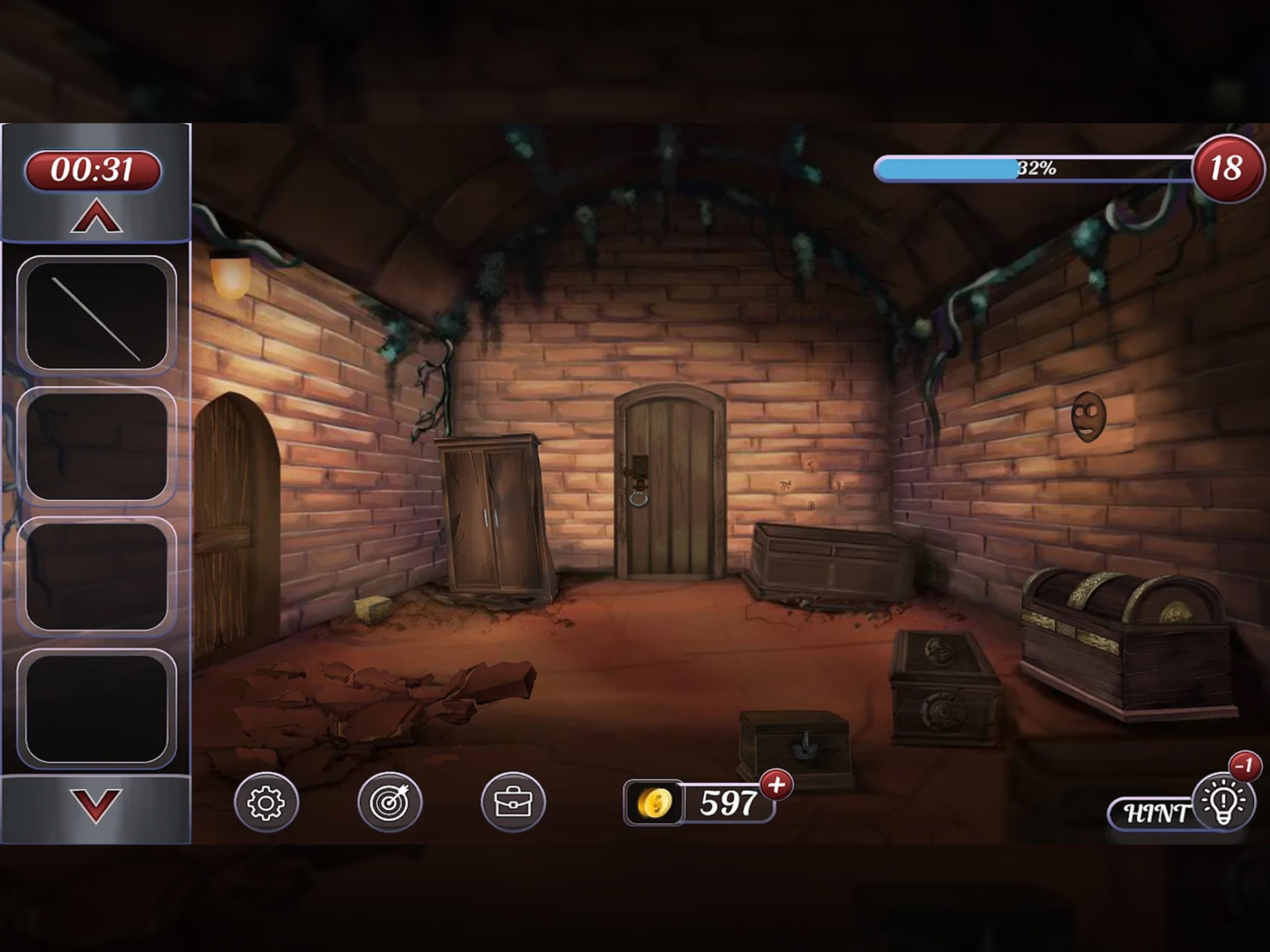The image size is (1270, 952).
Task: Add more coins with the plus button
Action: [x=776, y=785]
